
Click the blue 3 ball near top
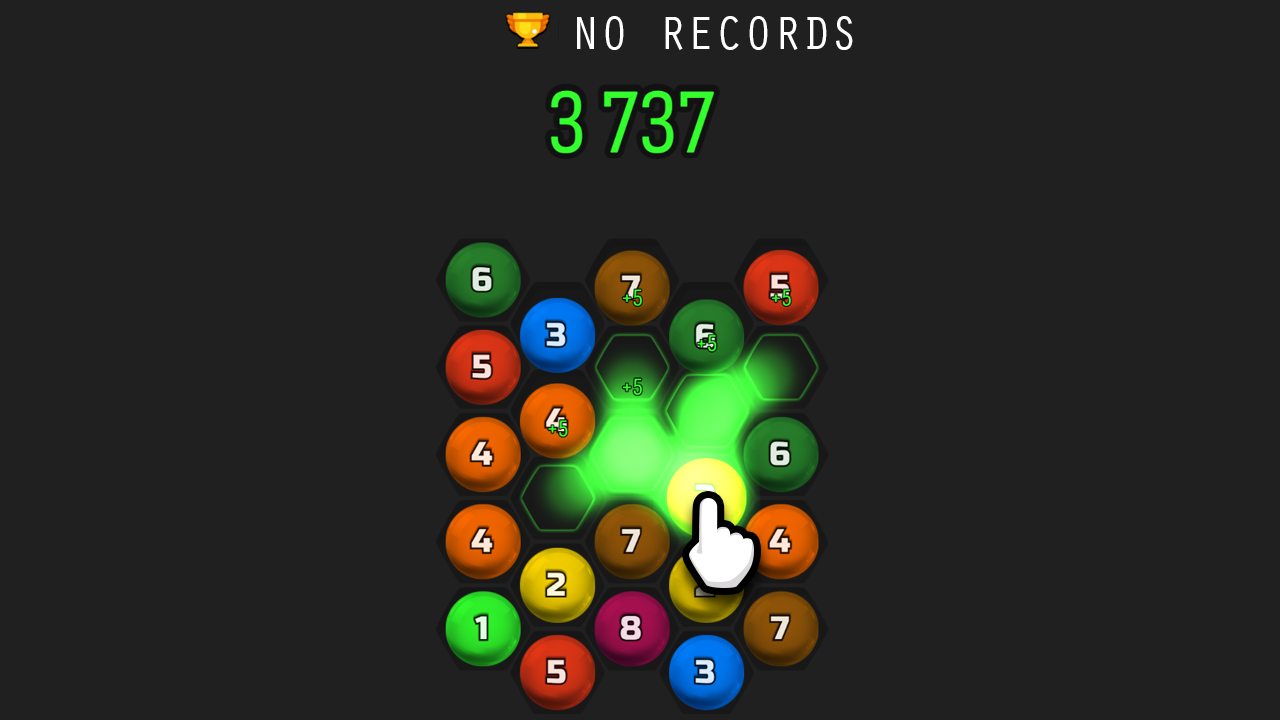click(x=557, y=334)
